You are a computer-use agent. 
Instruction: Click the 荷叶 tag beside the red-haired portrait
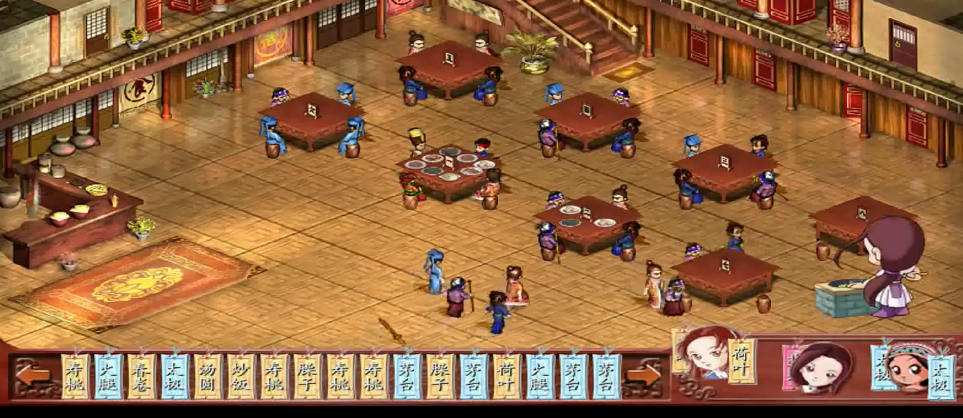click(x=741, y=361)
